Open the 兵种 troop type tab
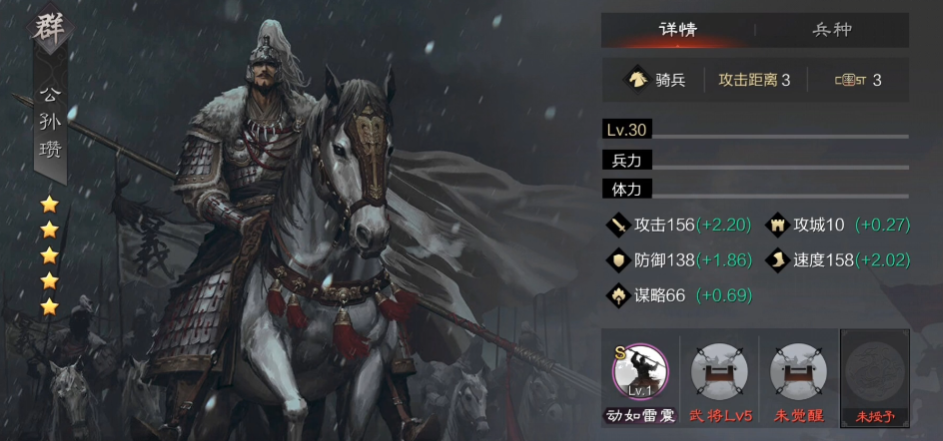Image resolution: width=943 pixels, height=441 pixels. coord(831,29)
